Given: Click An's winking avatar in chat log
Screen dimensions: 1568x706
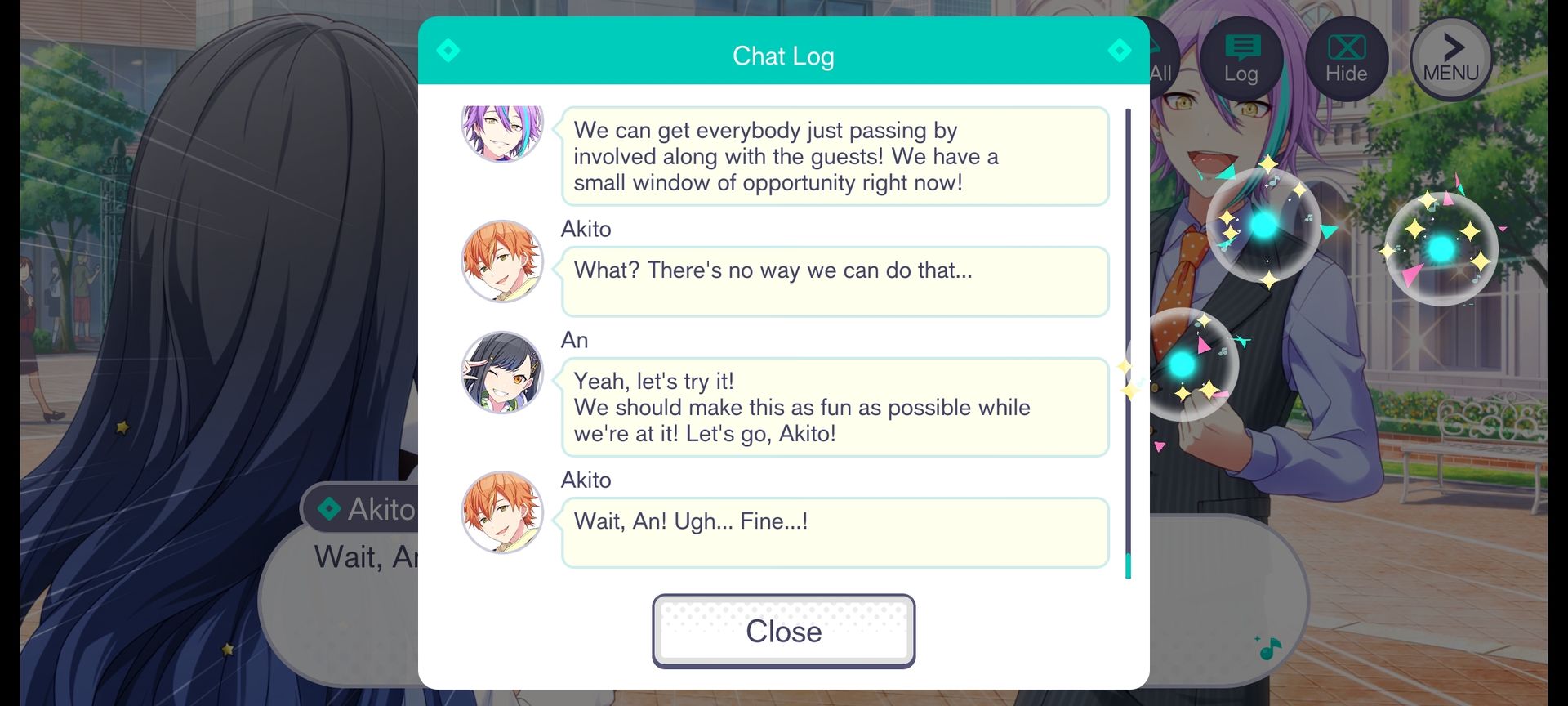Looking at the screenshot, I should click(502, 373).
